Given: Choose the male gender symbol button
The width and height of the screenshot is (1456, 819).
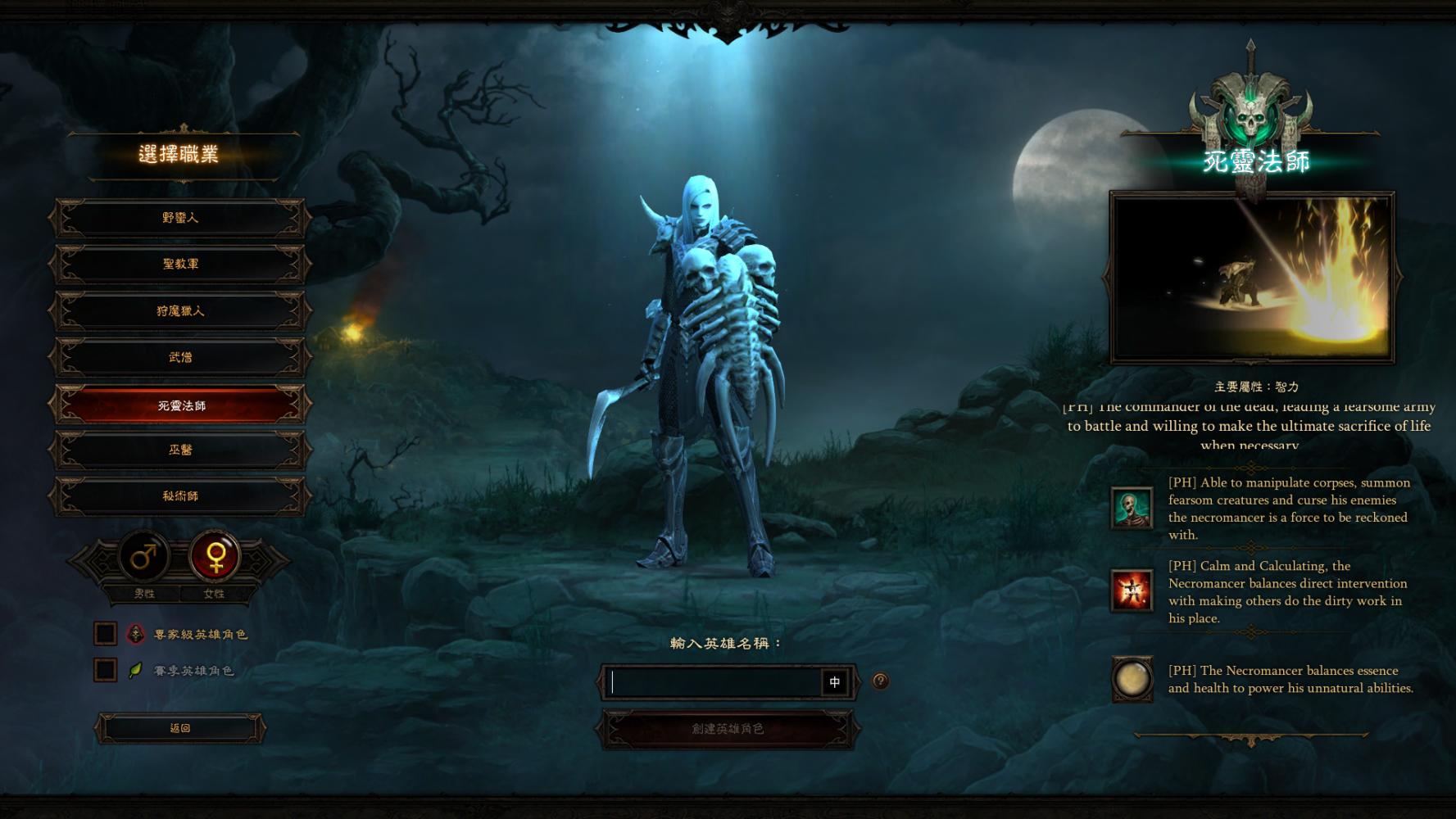Looking at the screenshot, I should (144, 558).
